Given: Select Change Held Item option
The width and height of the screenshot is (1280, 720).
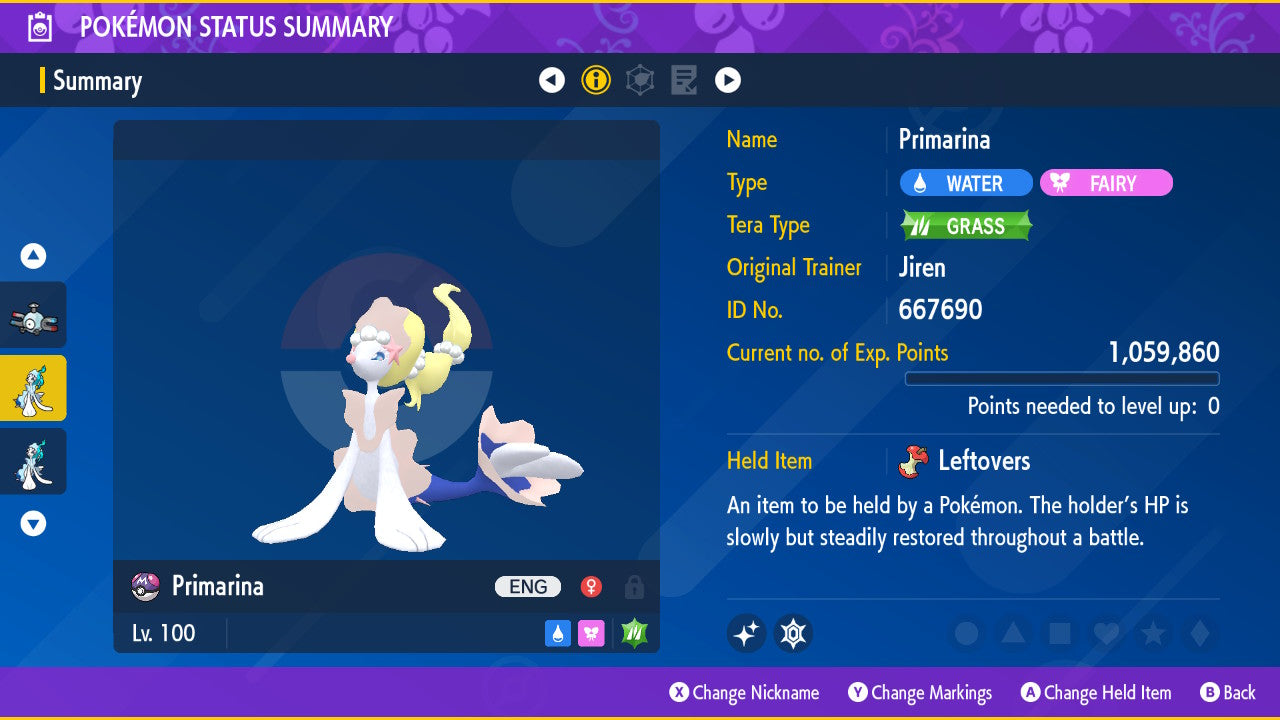Looking at the screenshot, I should [x=1096, y=693].
